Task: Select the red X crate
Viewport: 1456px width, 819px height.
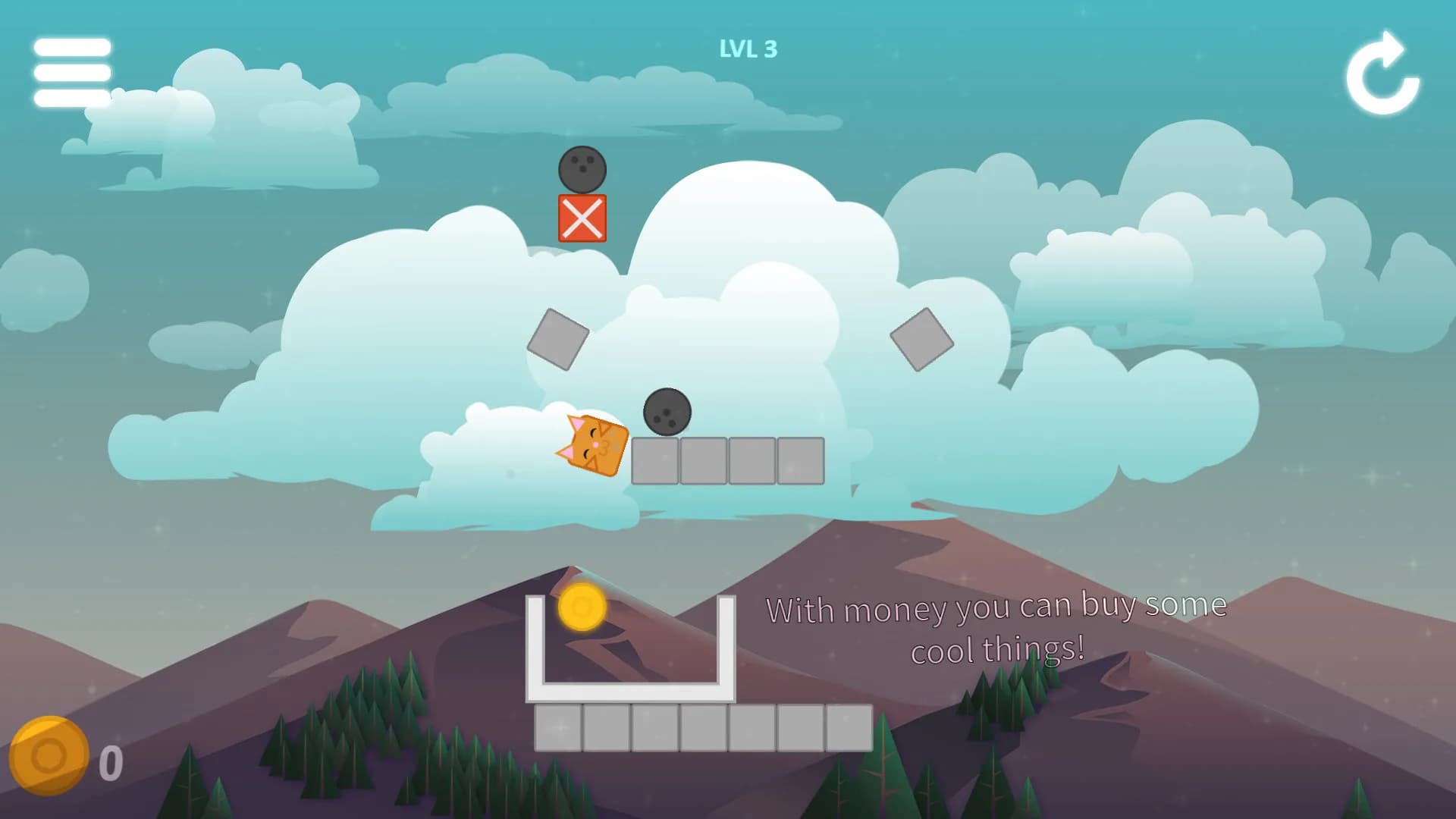Action: point(582,220)
